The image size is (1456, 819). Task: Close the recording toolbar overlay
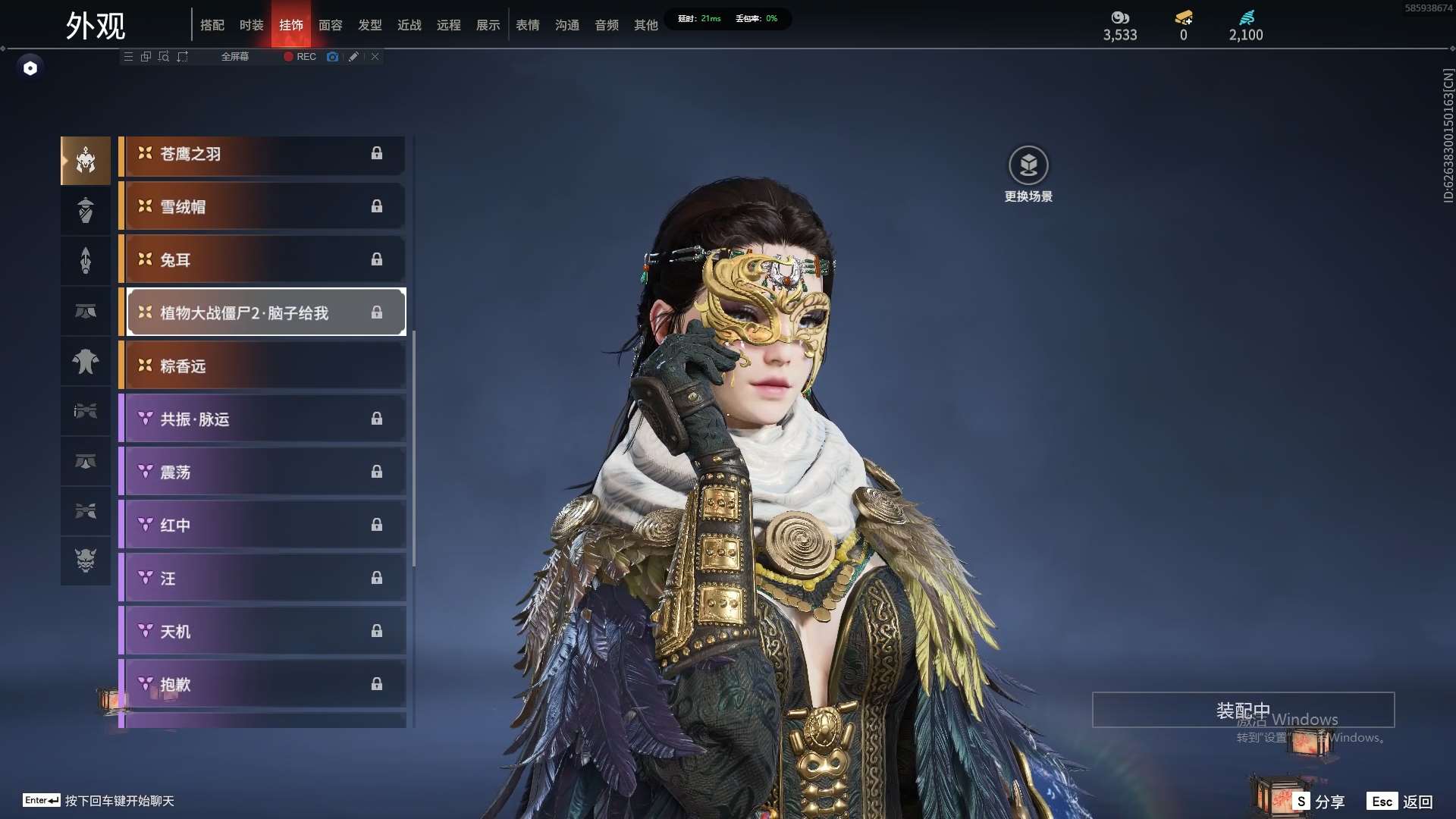[x=375, y=57]
